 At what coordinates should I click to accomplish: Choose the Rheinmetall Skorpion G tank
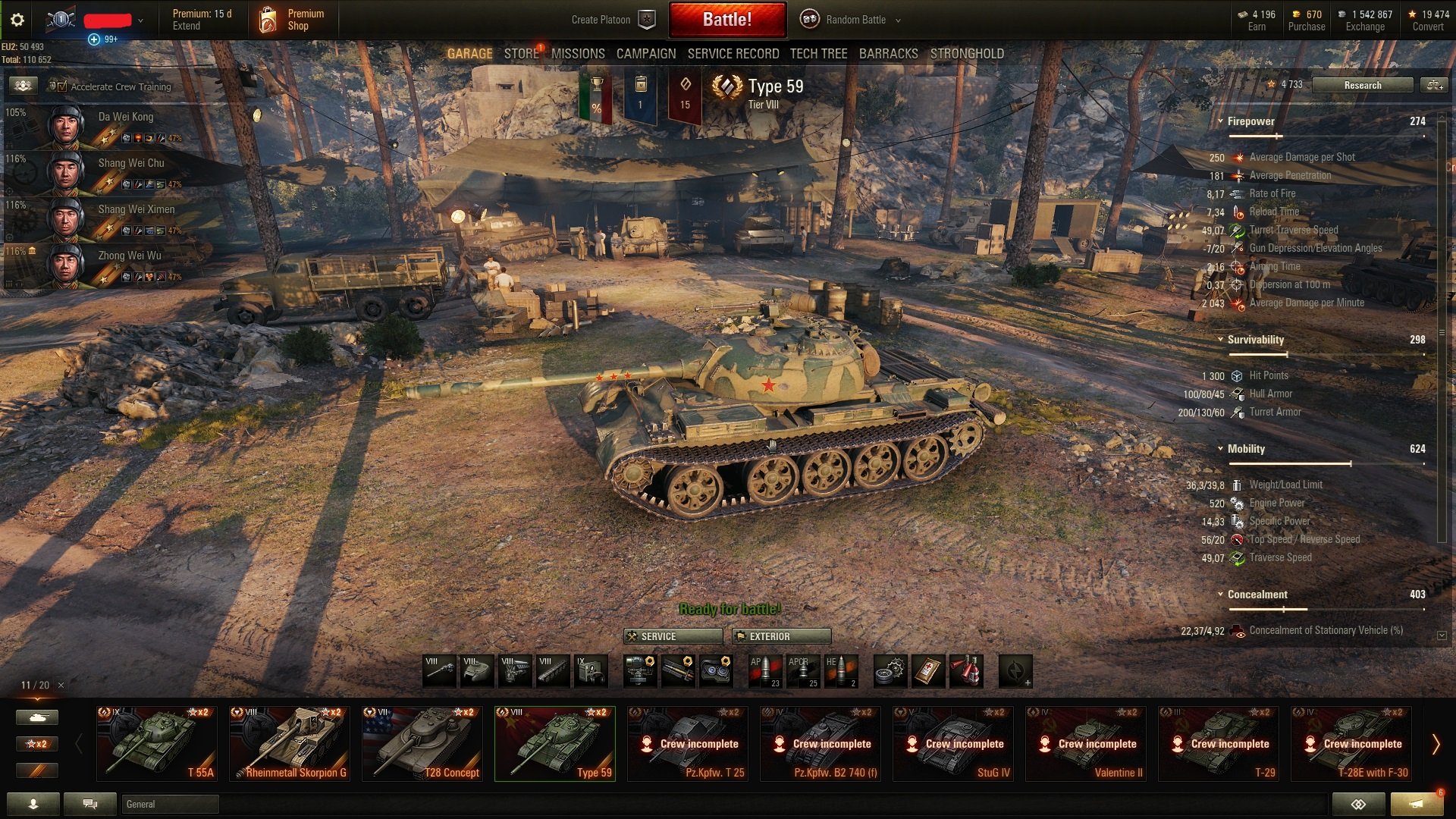click(290, 743)
